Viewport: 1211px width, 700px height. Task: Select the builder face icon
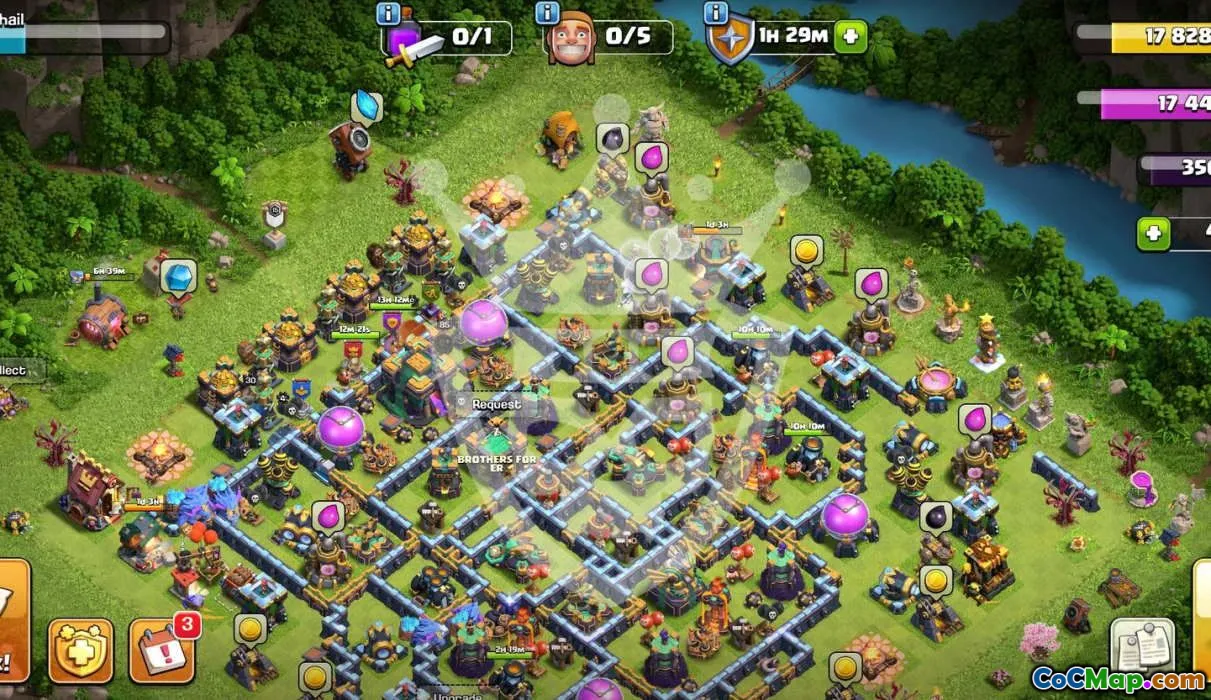click(572, 39)
